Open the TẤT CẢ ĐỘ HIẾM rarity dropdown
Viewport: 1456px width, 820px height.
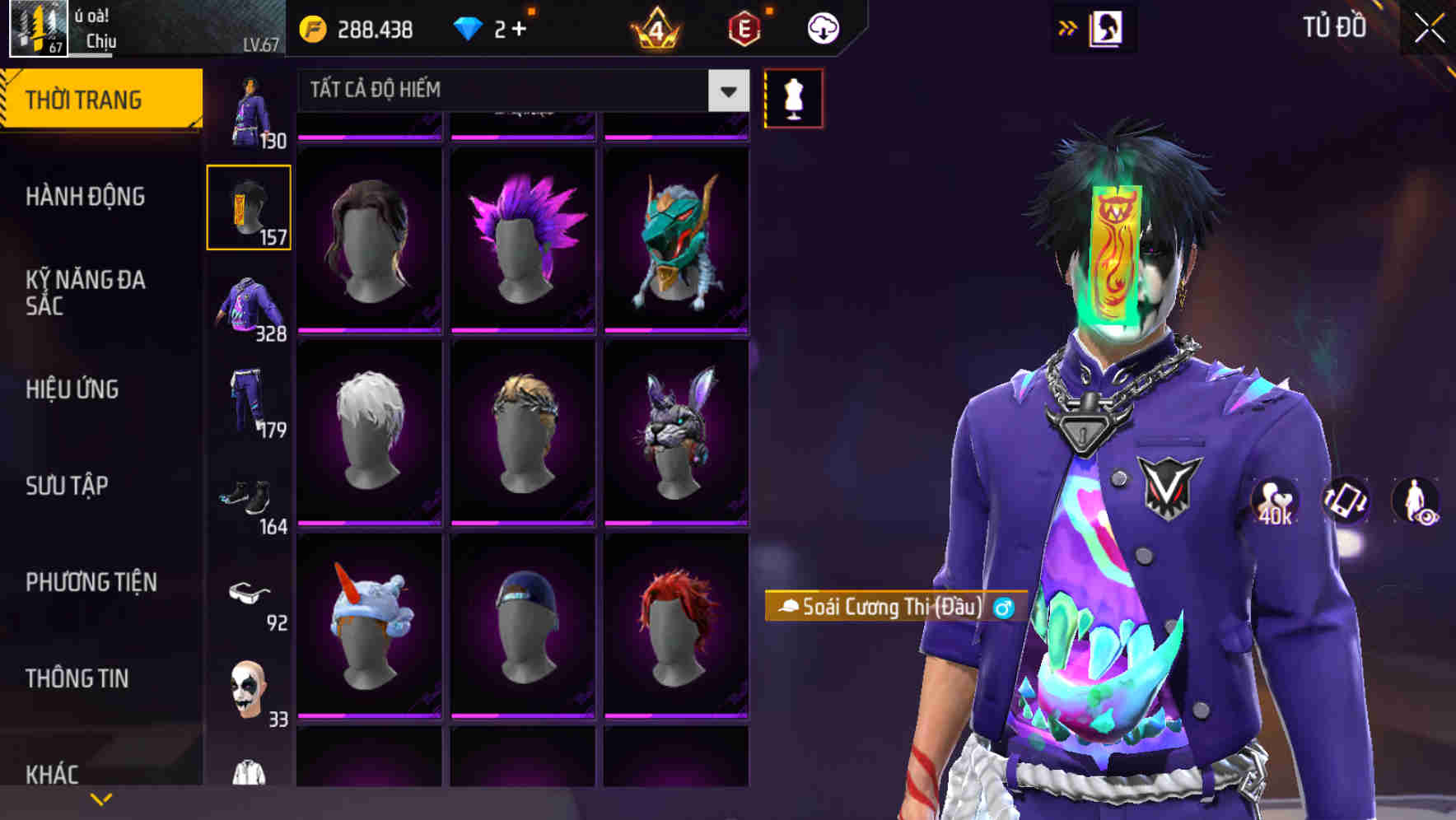(x=726, y=91)
